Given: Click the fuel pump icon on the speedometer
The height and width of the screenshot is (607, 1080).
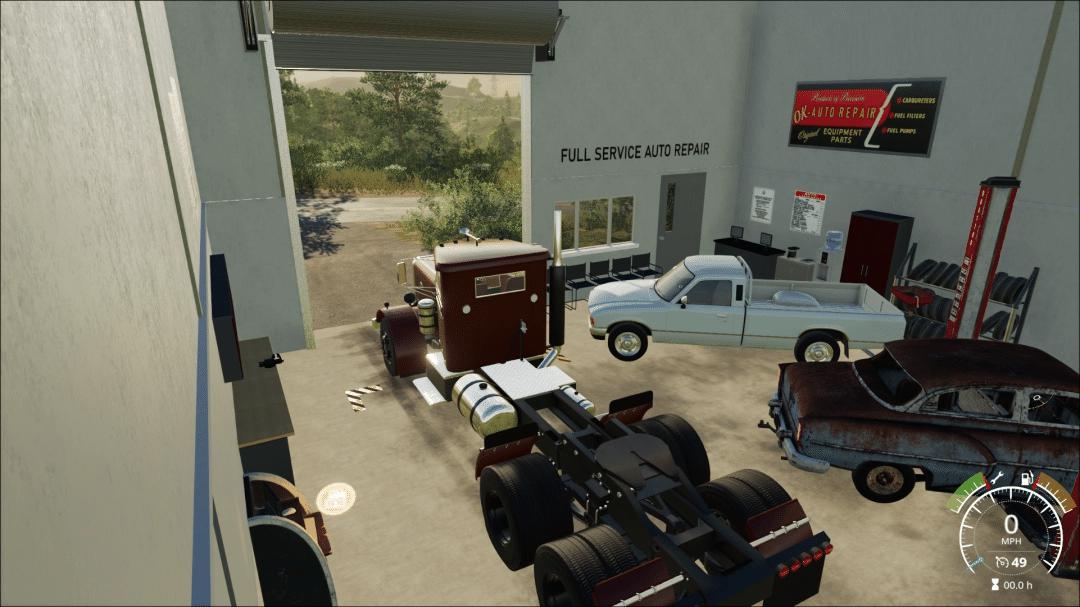Looking at the screenshot, I should pos(1024,480).
